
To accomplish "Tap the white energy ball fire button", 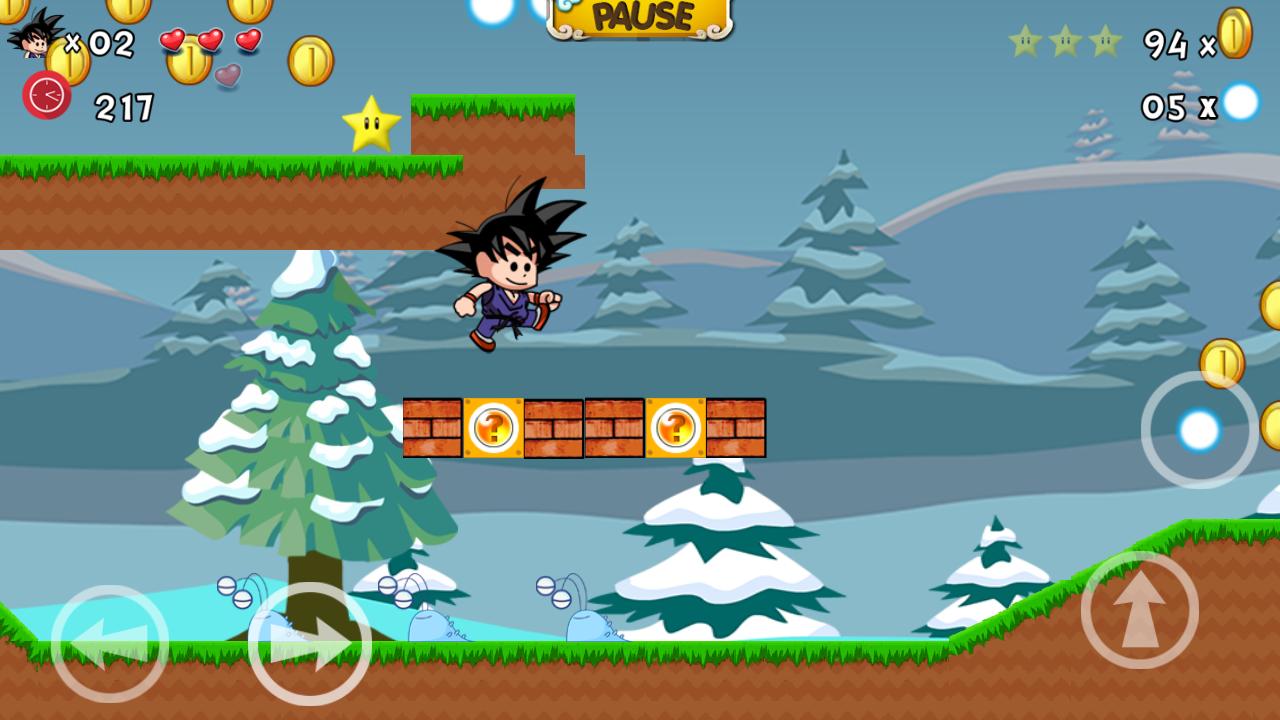I will (x=1199, y=429).
